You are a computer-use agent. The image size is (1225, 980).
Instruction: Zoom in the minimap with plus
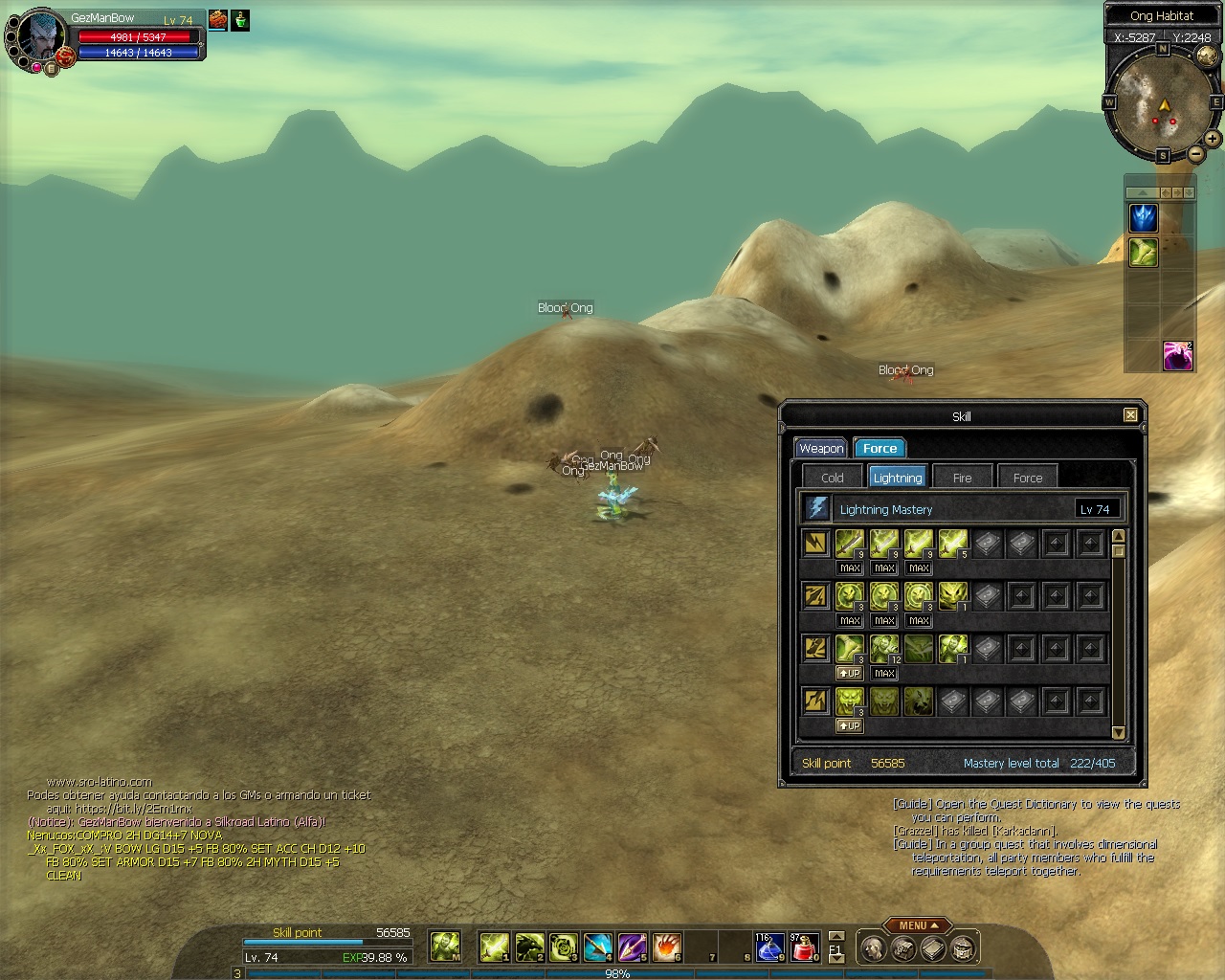[x=1212, y=139]
